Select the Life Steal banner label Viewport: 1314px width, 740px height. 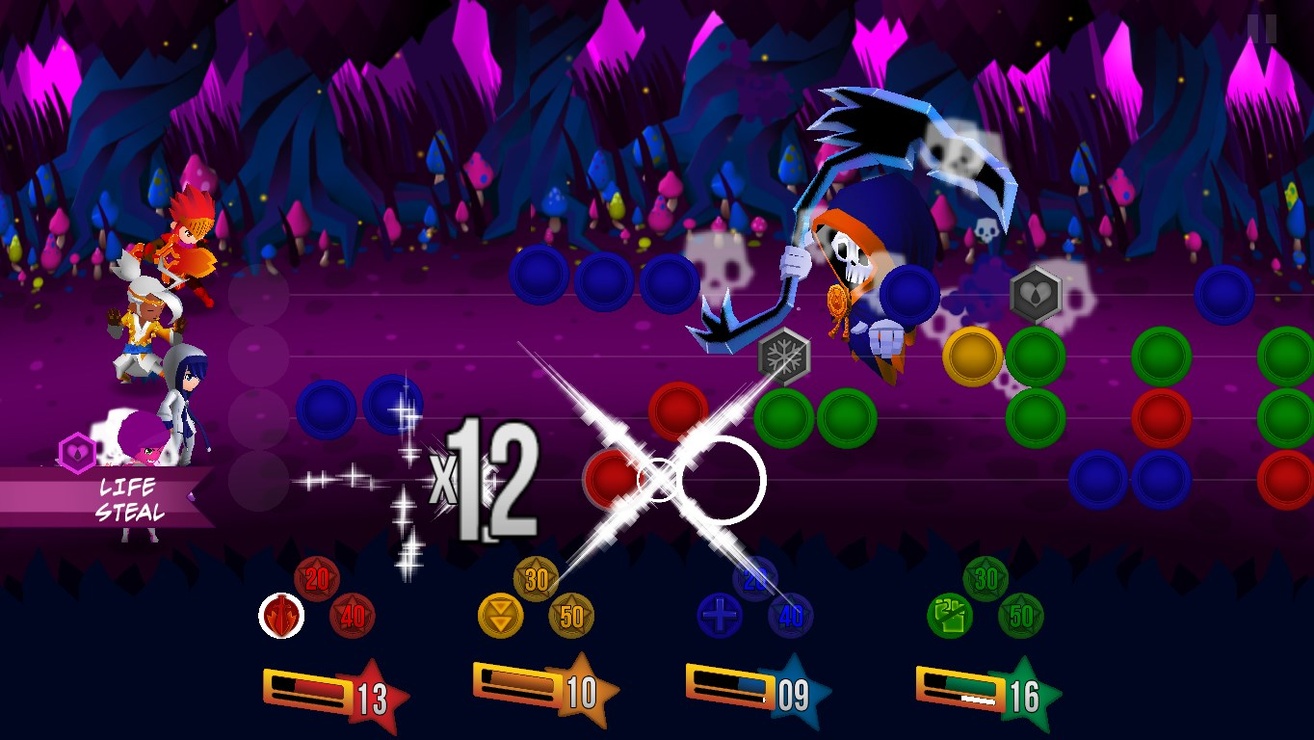tap(132, 496)
